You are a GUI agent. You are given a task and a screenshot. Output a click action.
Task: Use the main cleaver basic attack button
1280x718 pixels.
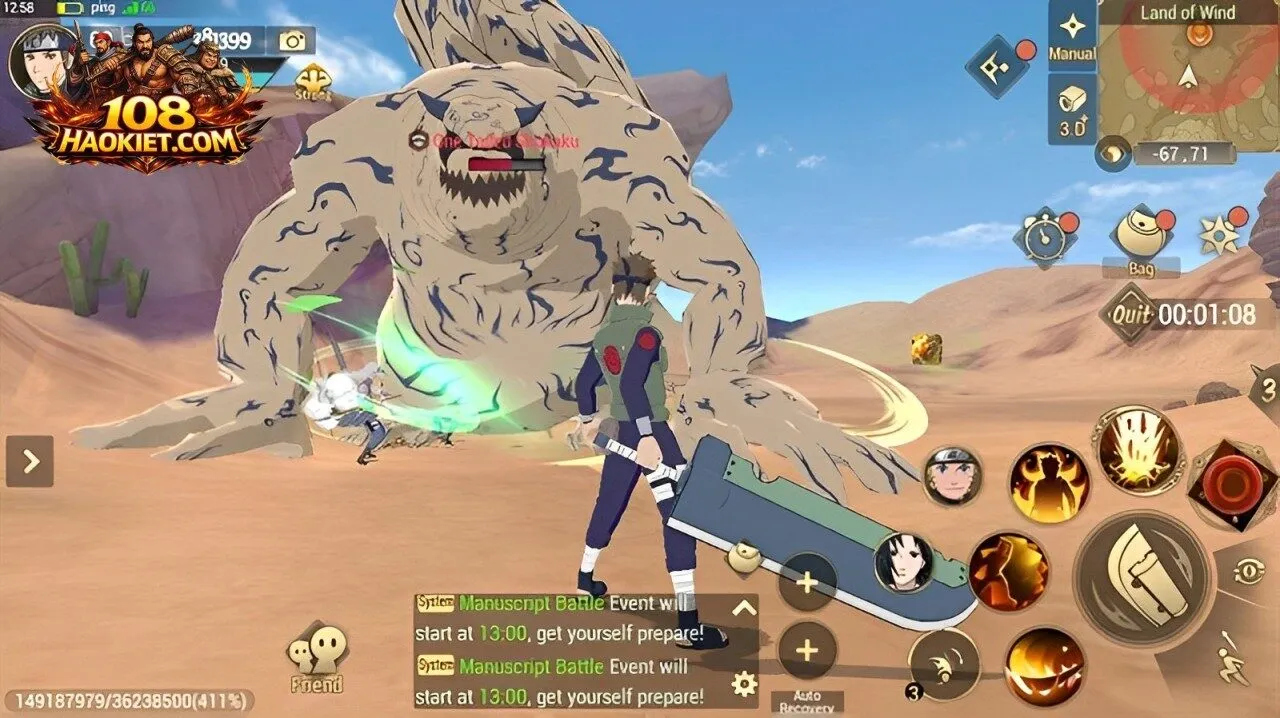[x=1142, y=576]
